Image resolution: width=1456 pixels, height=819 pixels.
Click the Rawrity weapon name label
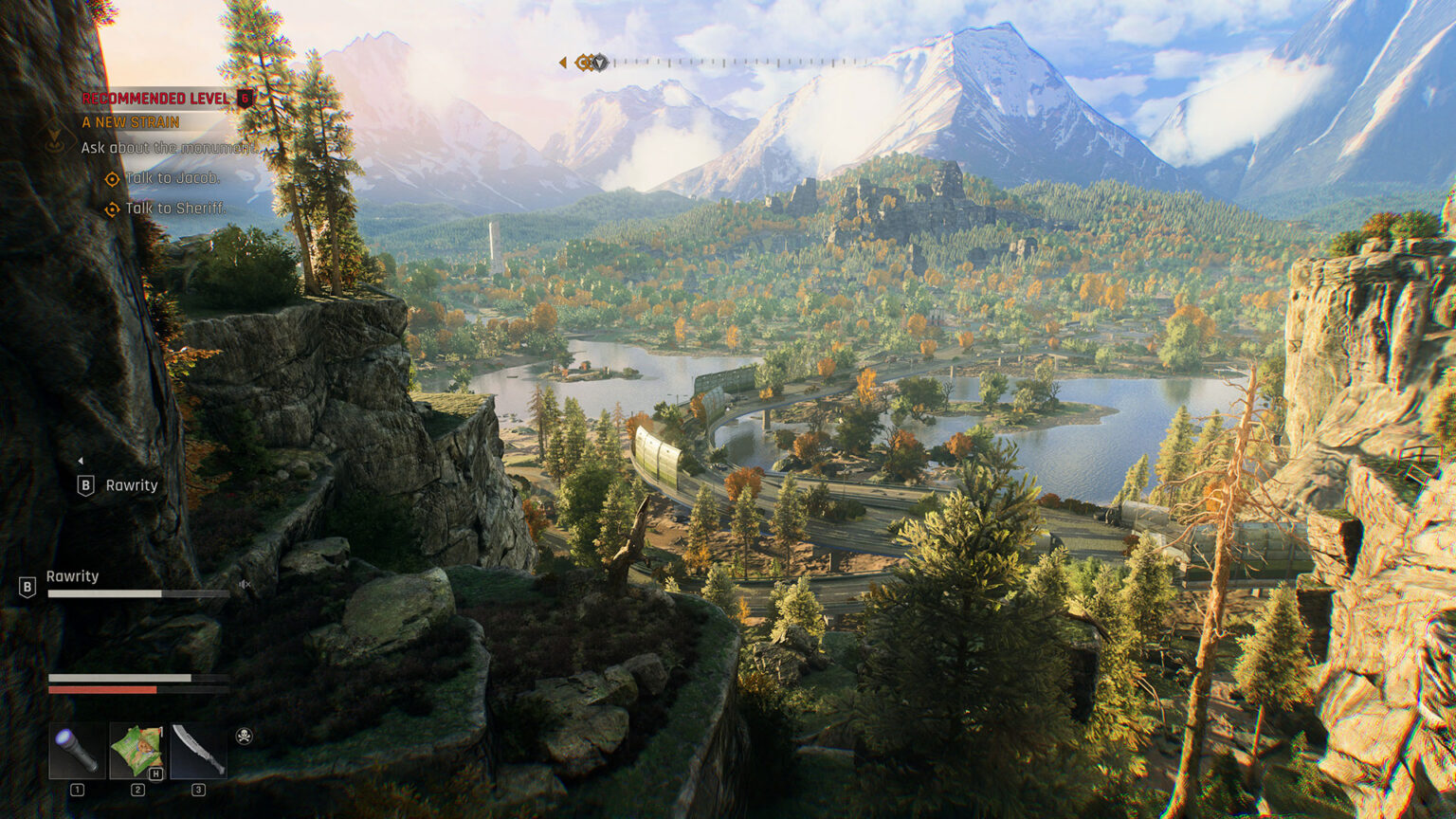tap(74, 576)
